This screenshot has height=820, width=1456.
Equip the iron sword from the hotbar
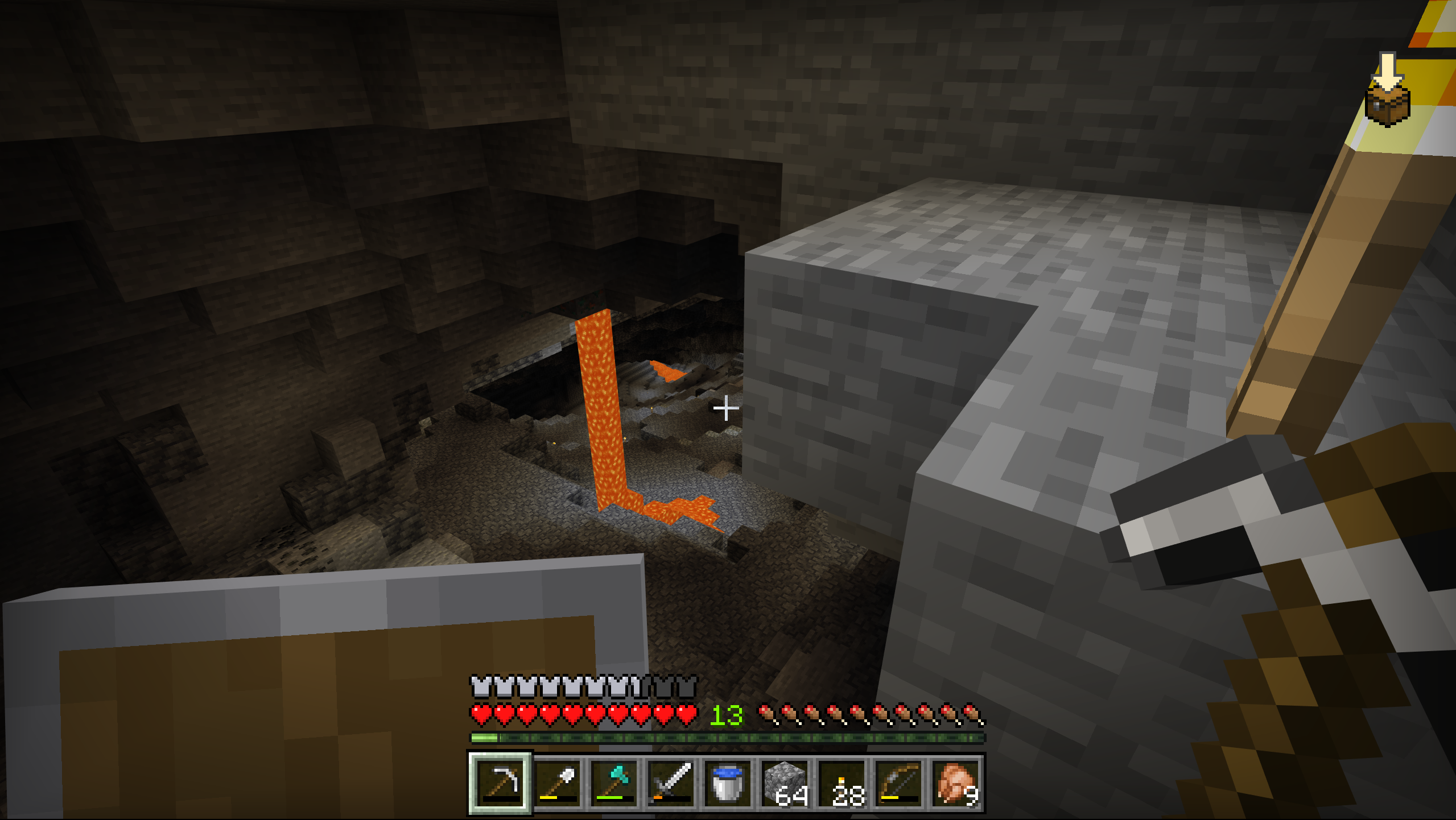click(x=671, y=783)
